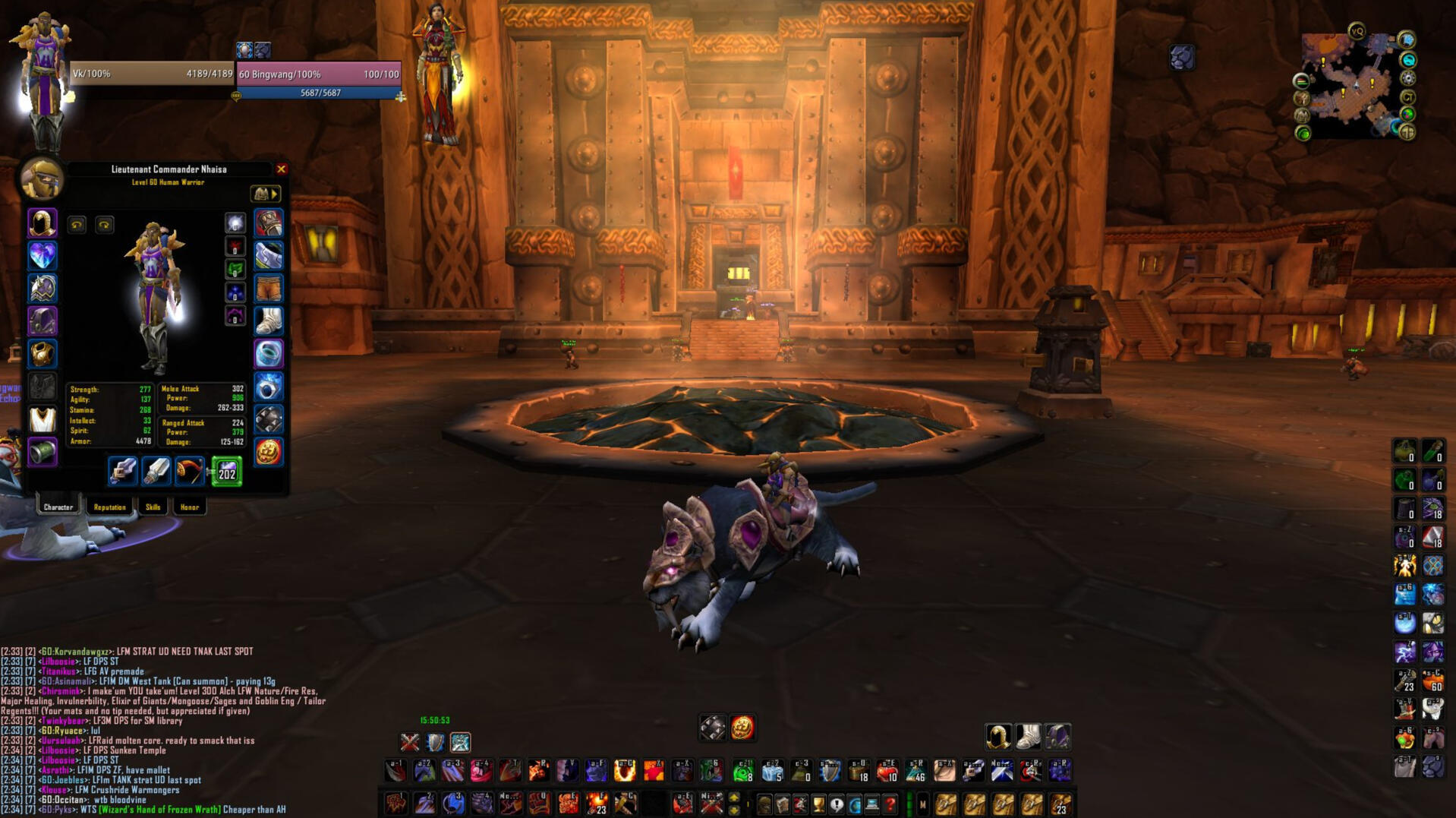Select the white tabard slot
Image resolution: width=1456 pixels, height=818 pixels.
[x=43, y=419]
